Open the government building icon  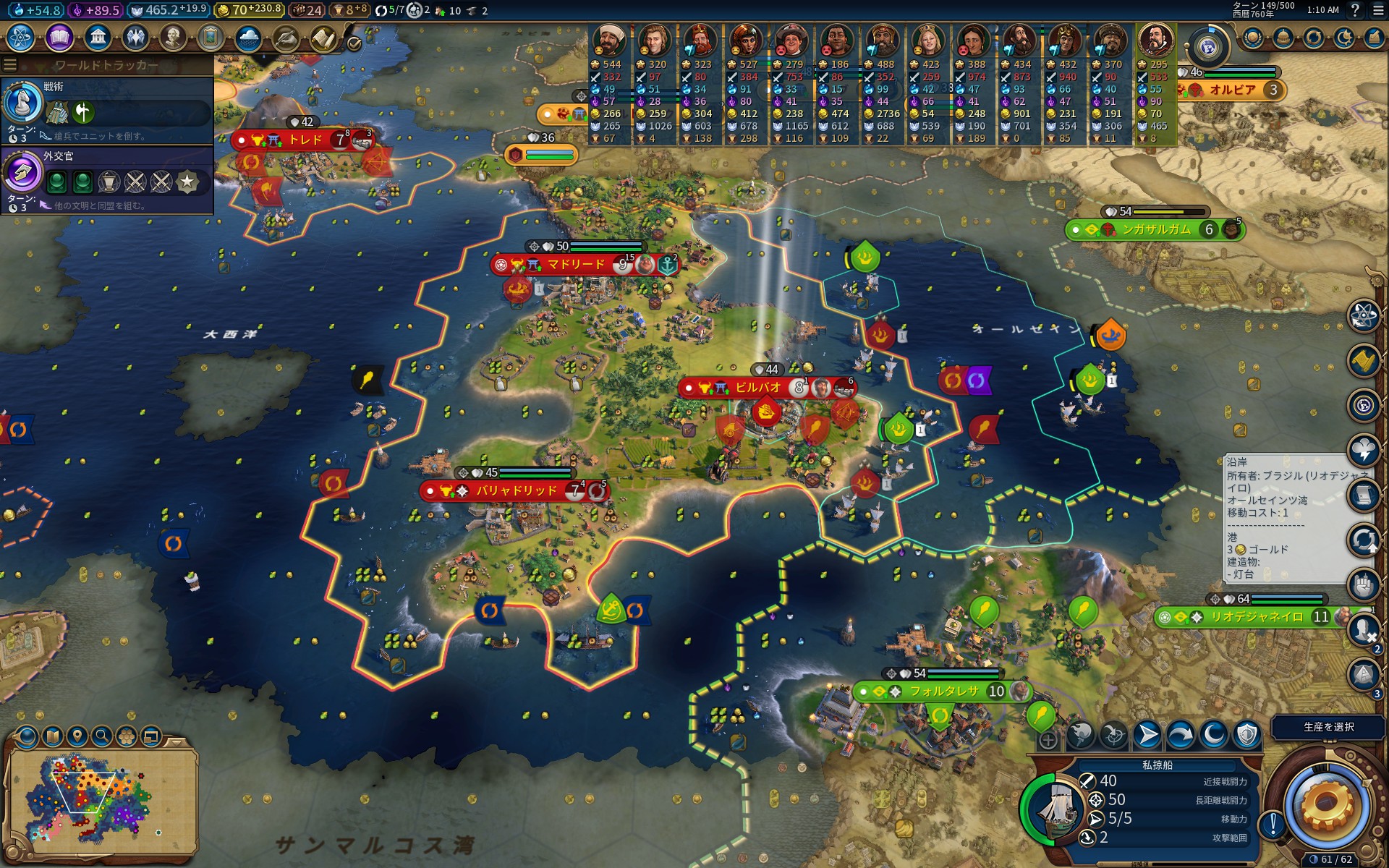pyautogui.click(x=97, y=38)
